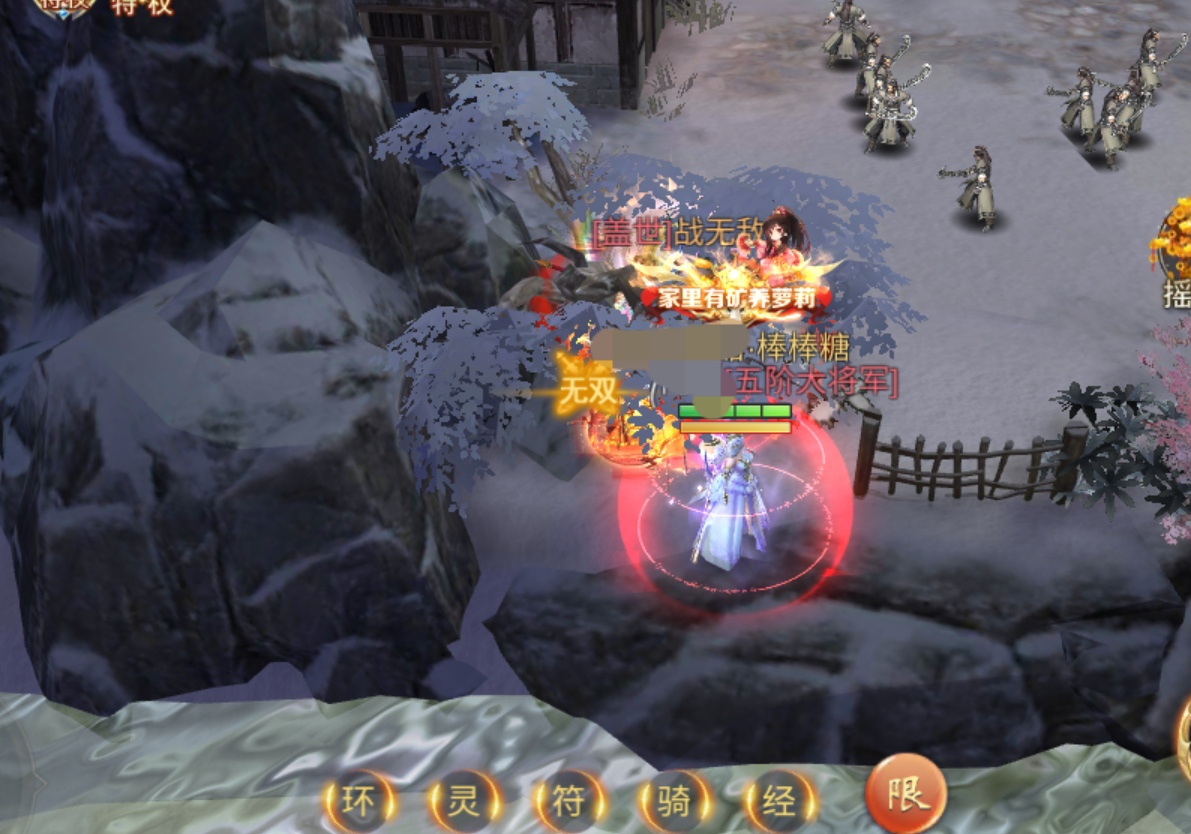This screenshot has height=834, width=1191.
Task: Open the 特权 privilege badge icon
Action: (66, 6)
